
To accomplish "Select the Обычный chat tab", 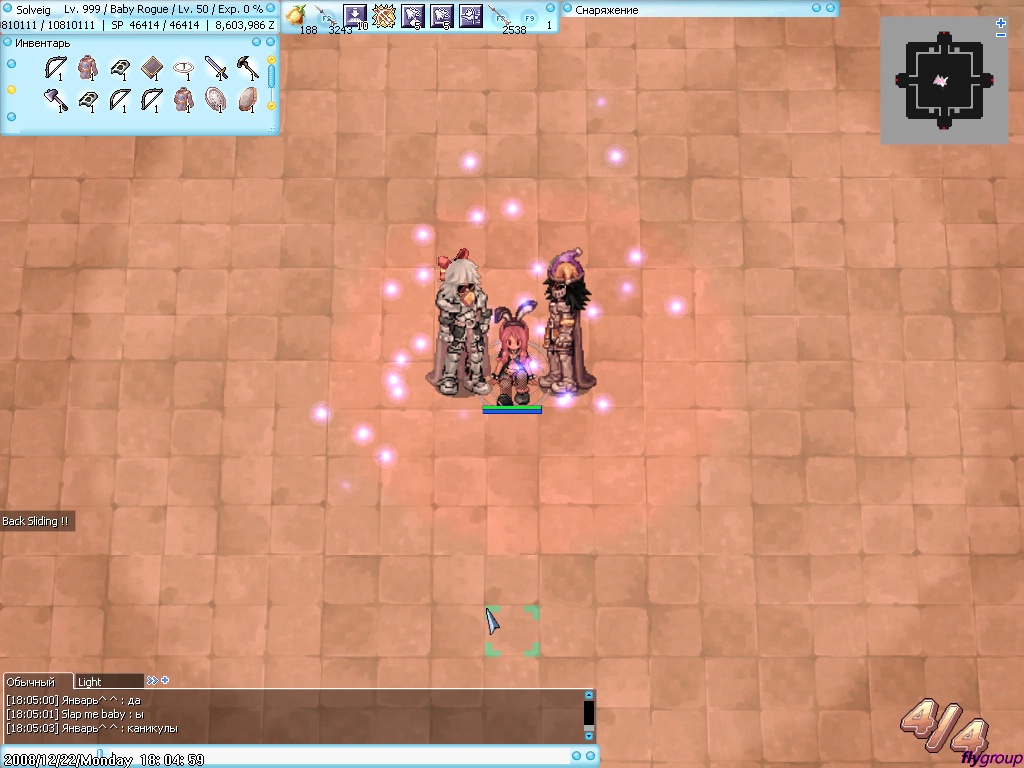I will click(x=31, y=682).
